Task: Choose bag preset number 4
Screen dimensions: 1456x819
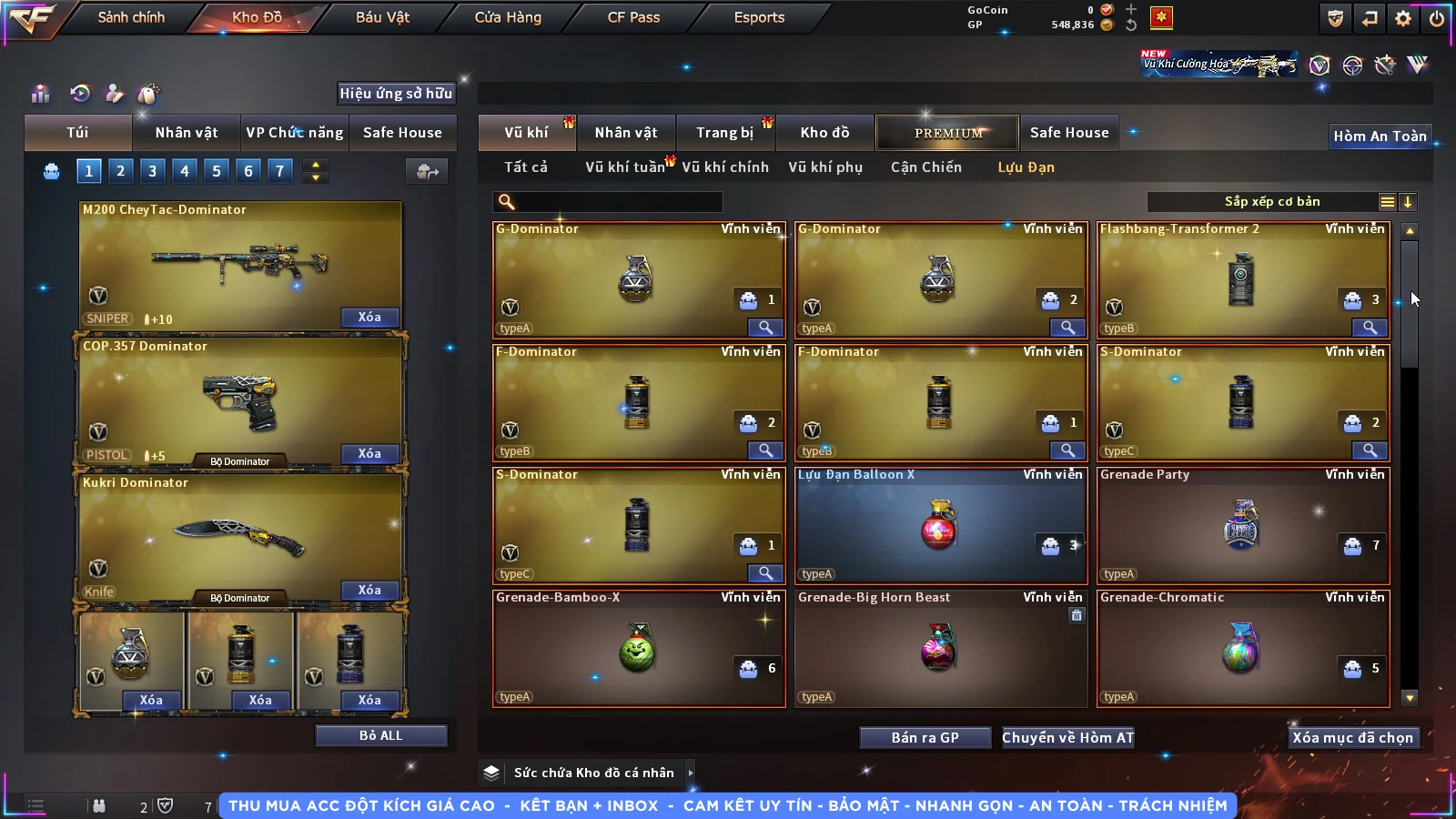Action: [x=185, y=170]
